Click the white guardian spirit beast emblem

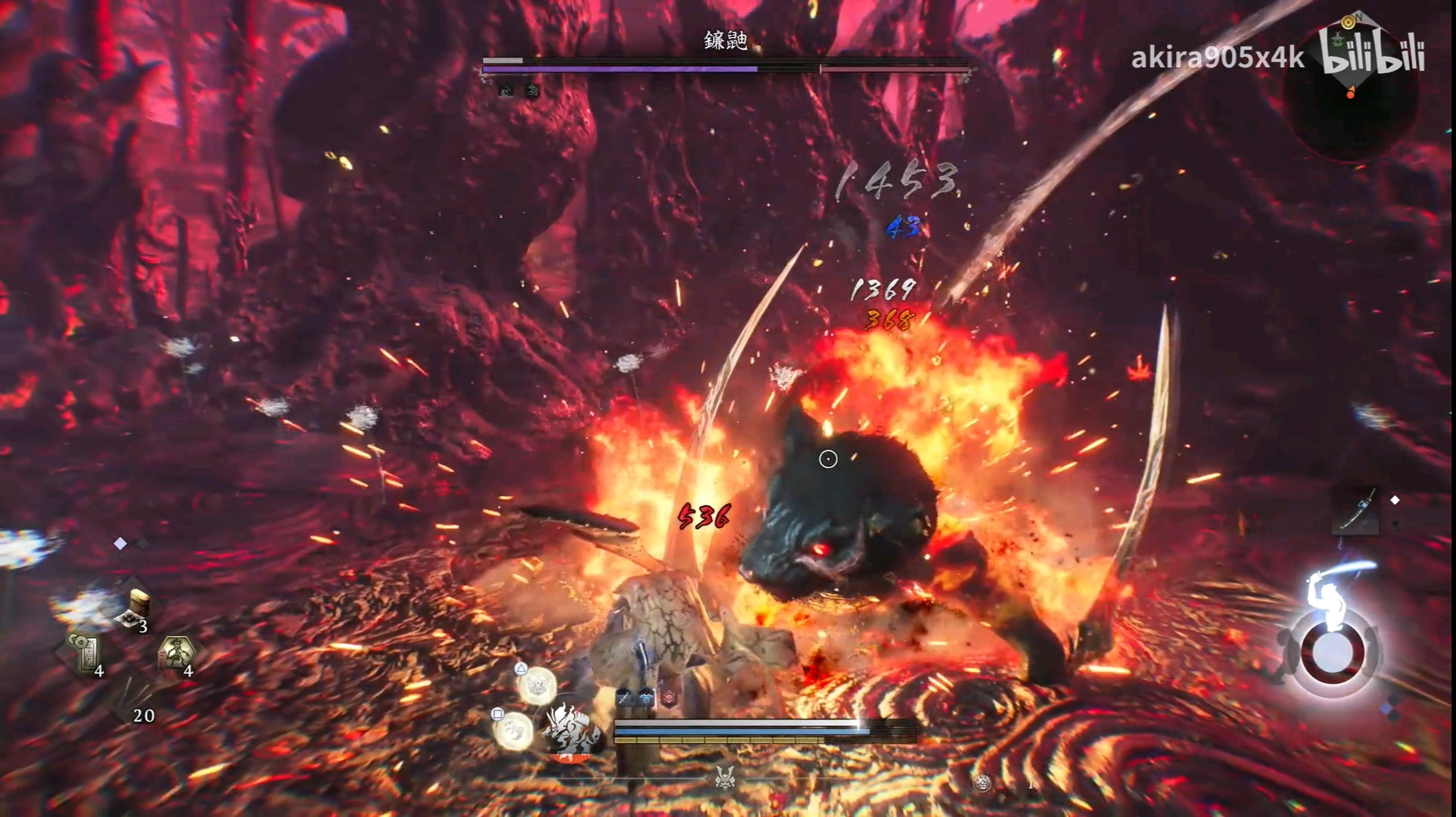point(573,730)
